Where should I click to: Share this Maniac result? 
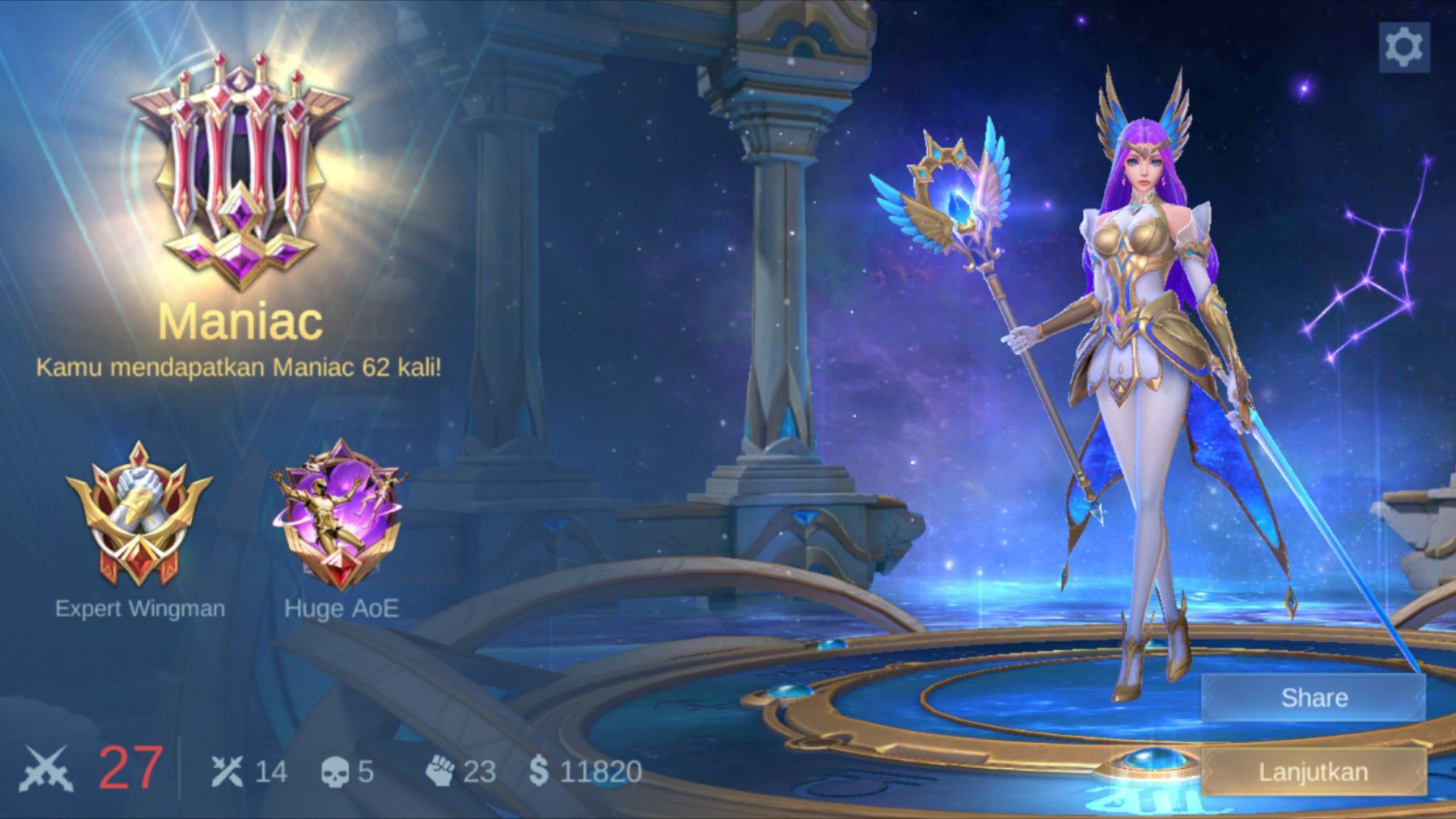[1313, 698]
